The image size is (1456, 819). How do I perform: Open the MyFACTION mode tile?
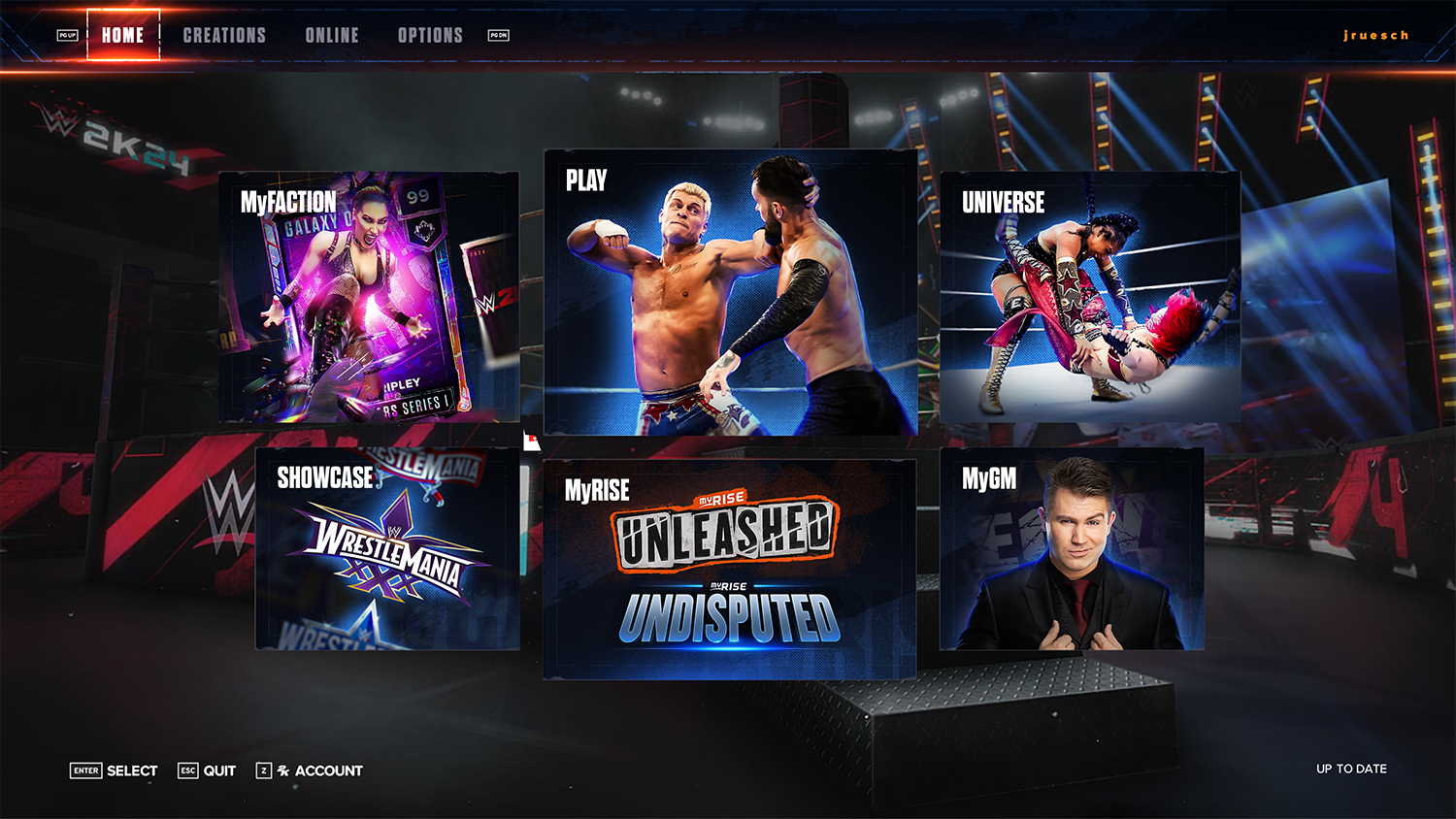tap(369, 297)
